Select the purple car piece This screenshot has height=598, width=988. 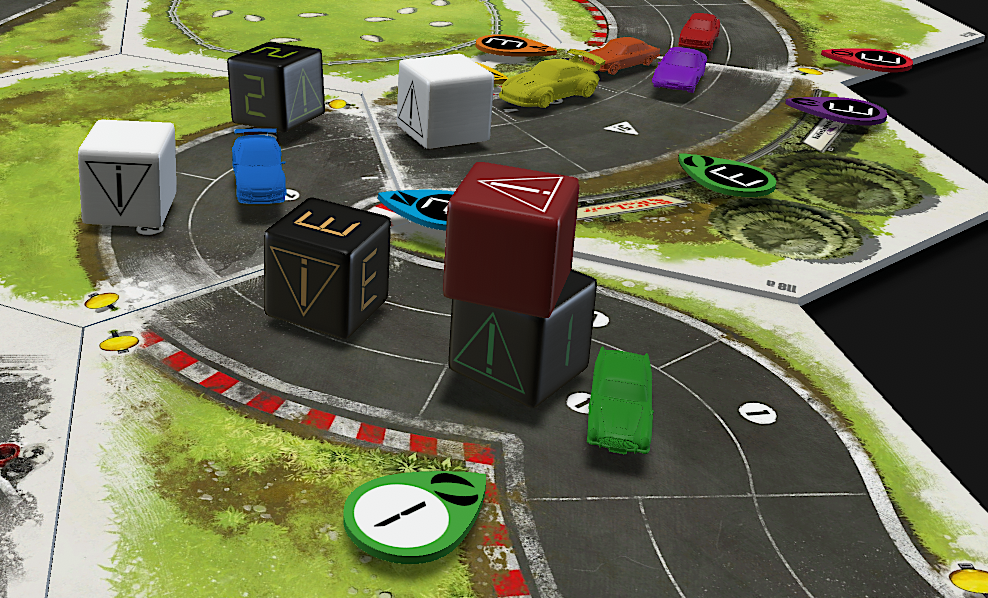click(x=679, y=67)
